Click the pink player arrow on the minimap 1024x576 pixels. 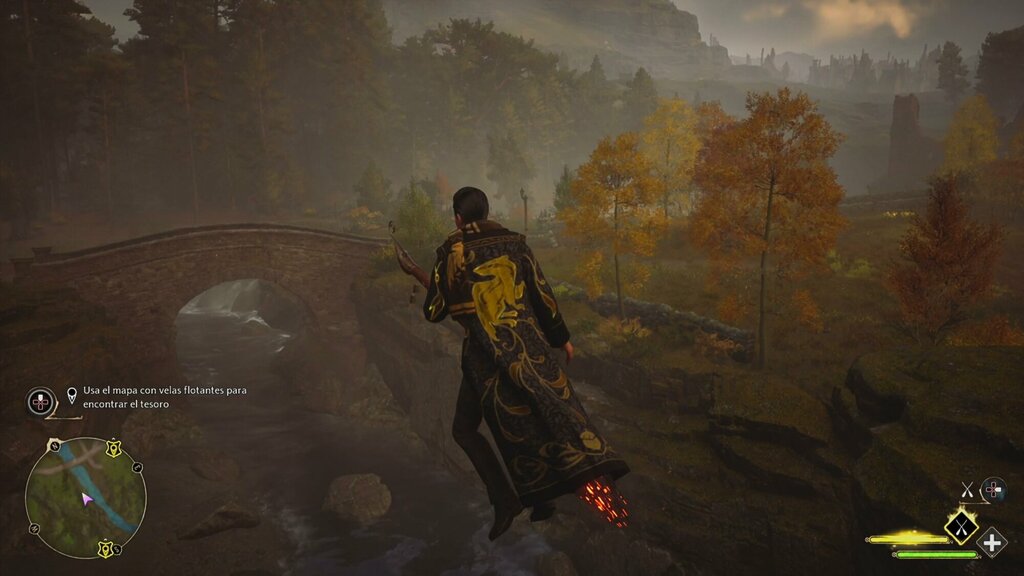point(87,498)
